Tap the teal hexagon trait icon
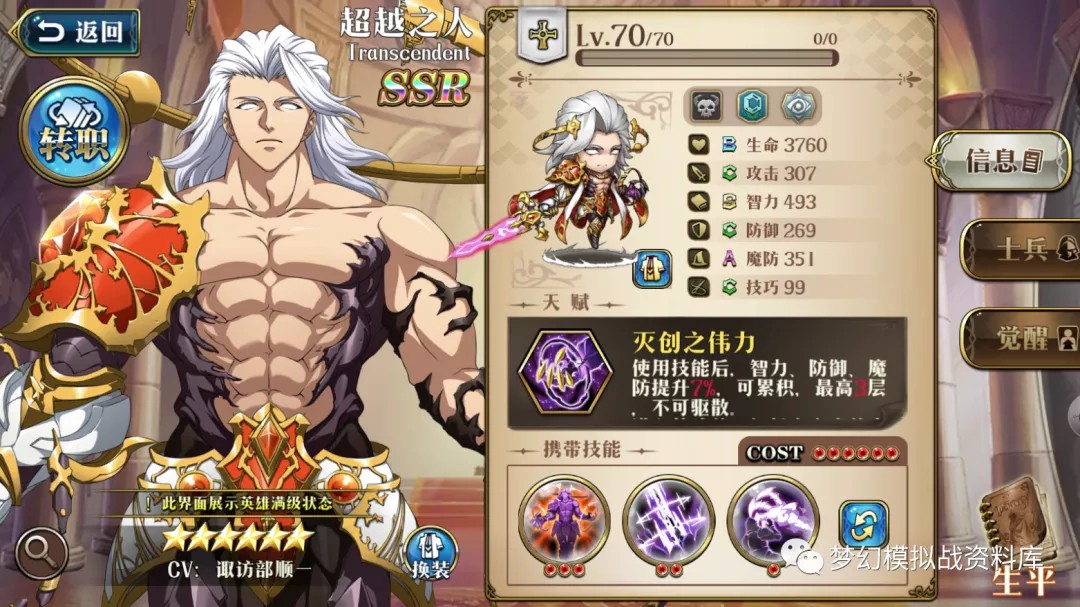 (x=752, y=105)
